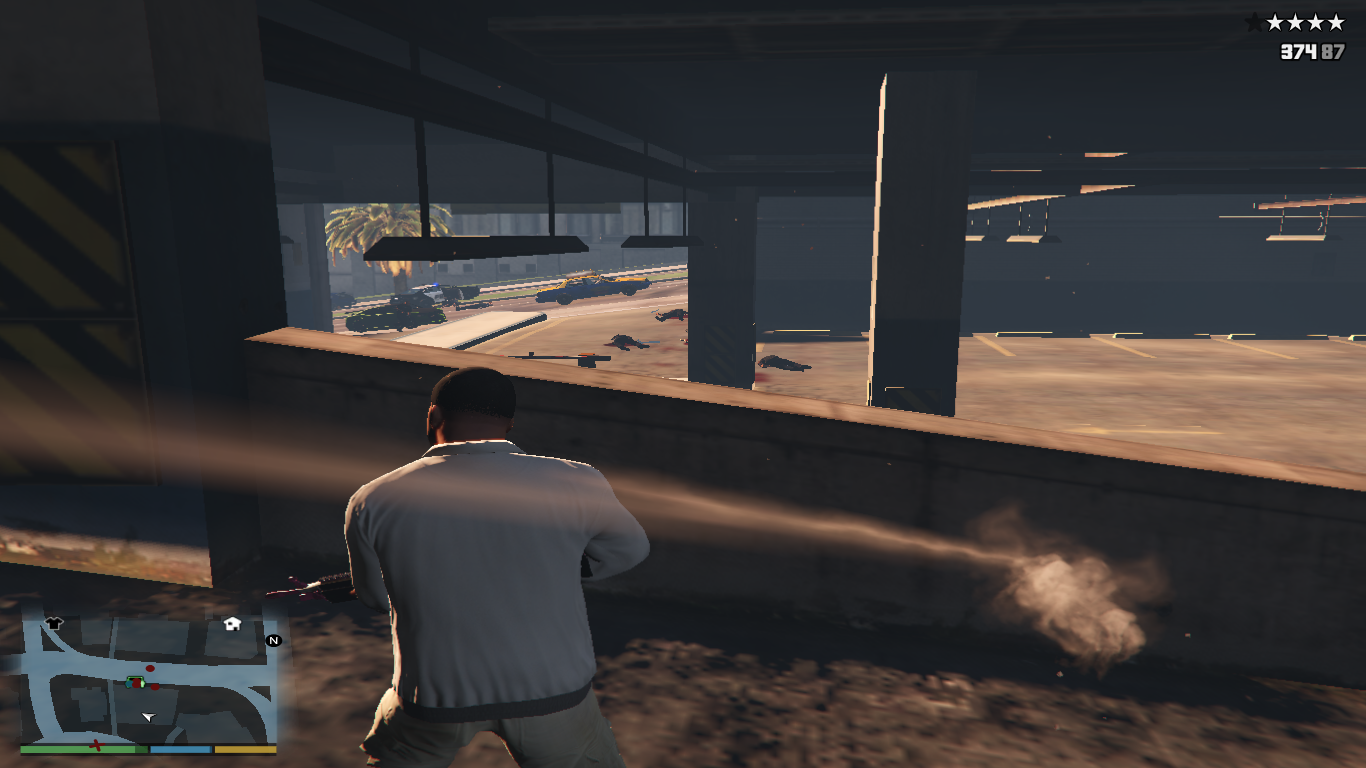Click the t-shirt clothing store marker on the minimap
The width and height of the screenshot is (1366, 768).
[54, 623]
